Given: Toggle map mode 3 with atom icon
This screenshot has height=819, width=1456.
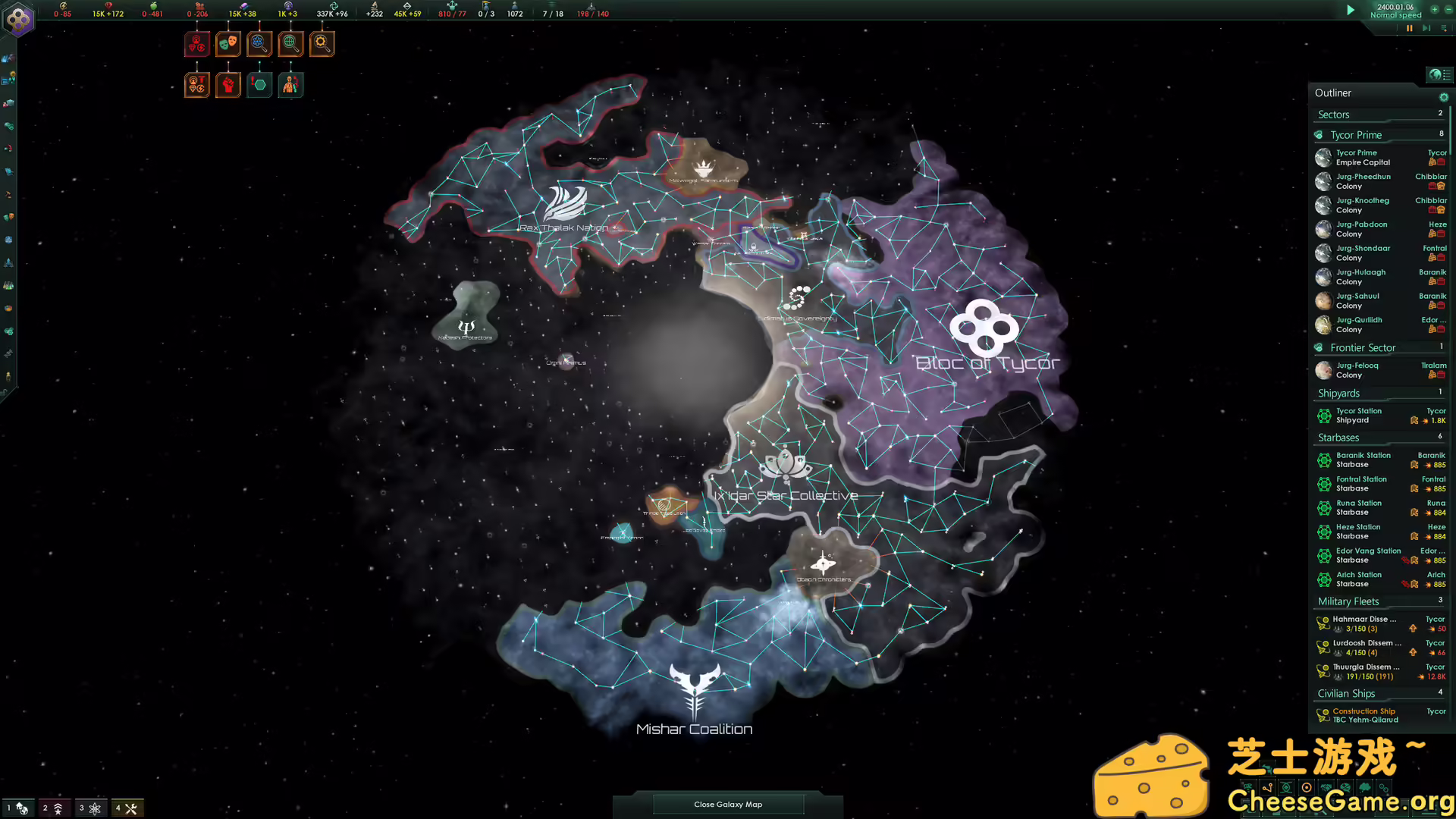Looking at the screenshot, I should coord(91,808).
